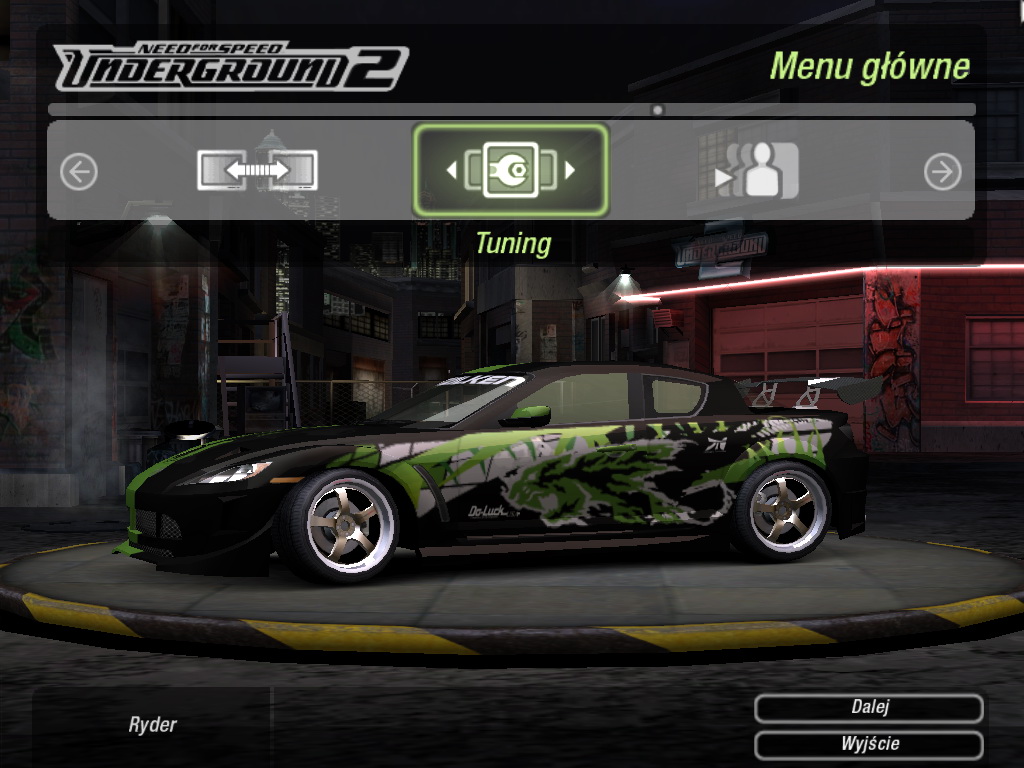Click the left circular scroll arrow
The height and width of the screenshot is (768, 1024).
(x=79, y=172)
